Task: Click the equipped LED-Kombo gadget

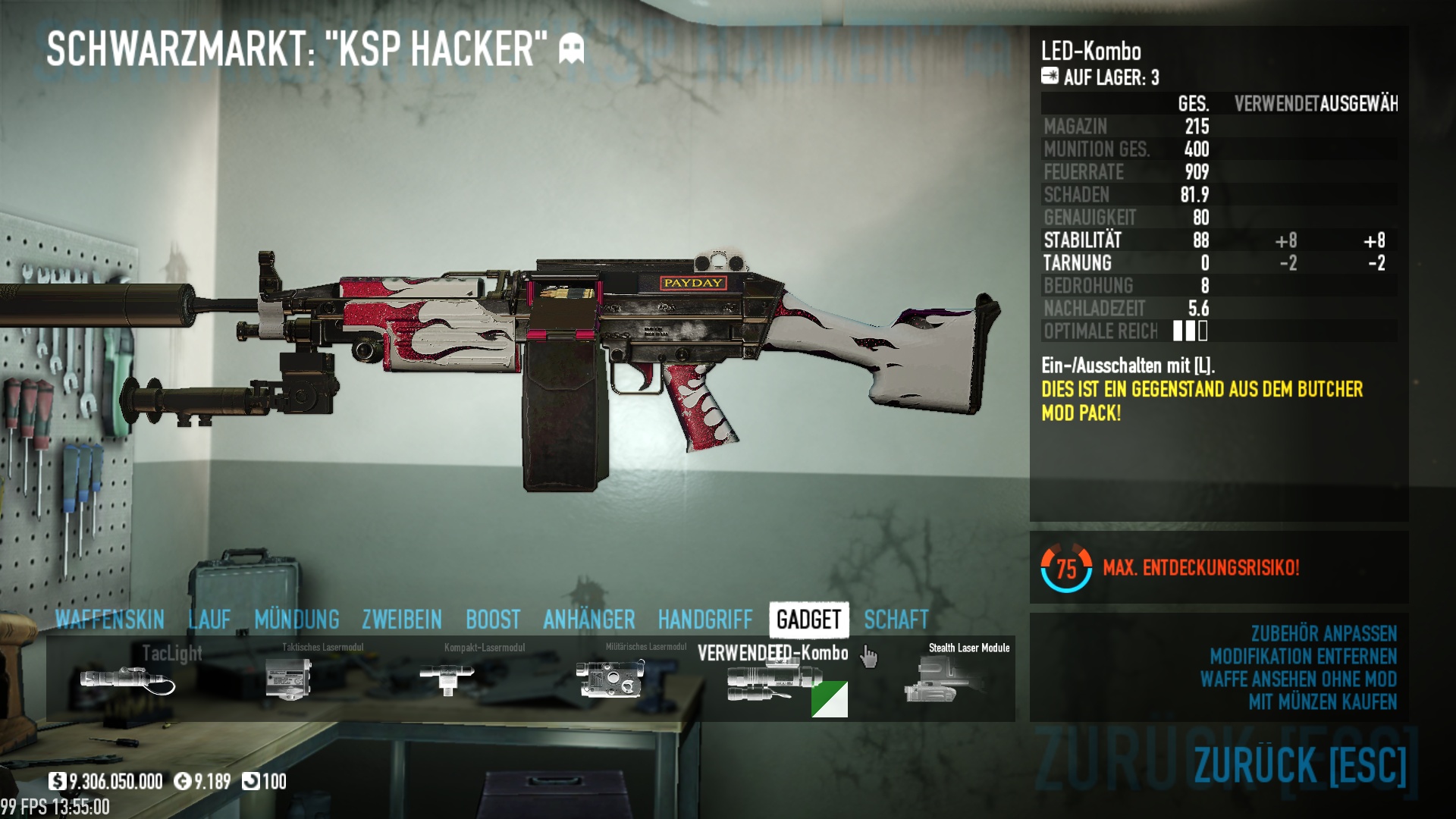Action: pyautogui.click(x=773, y=680)
